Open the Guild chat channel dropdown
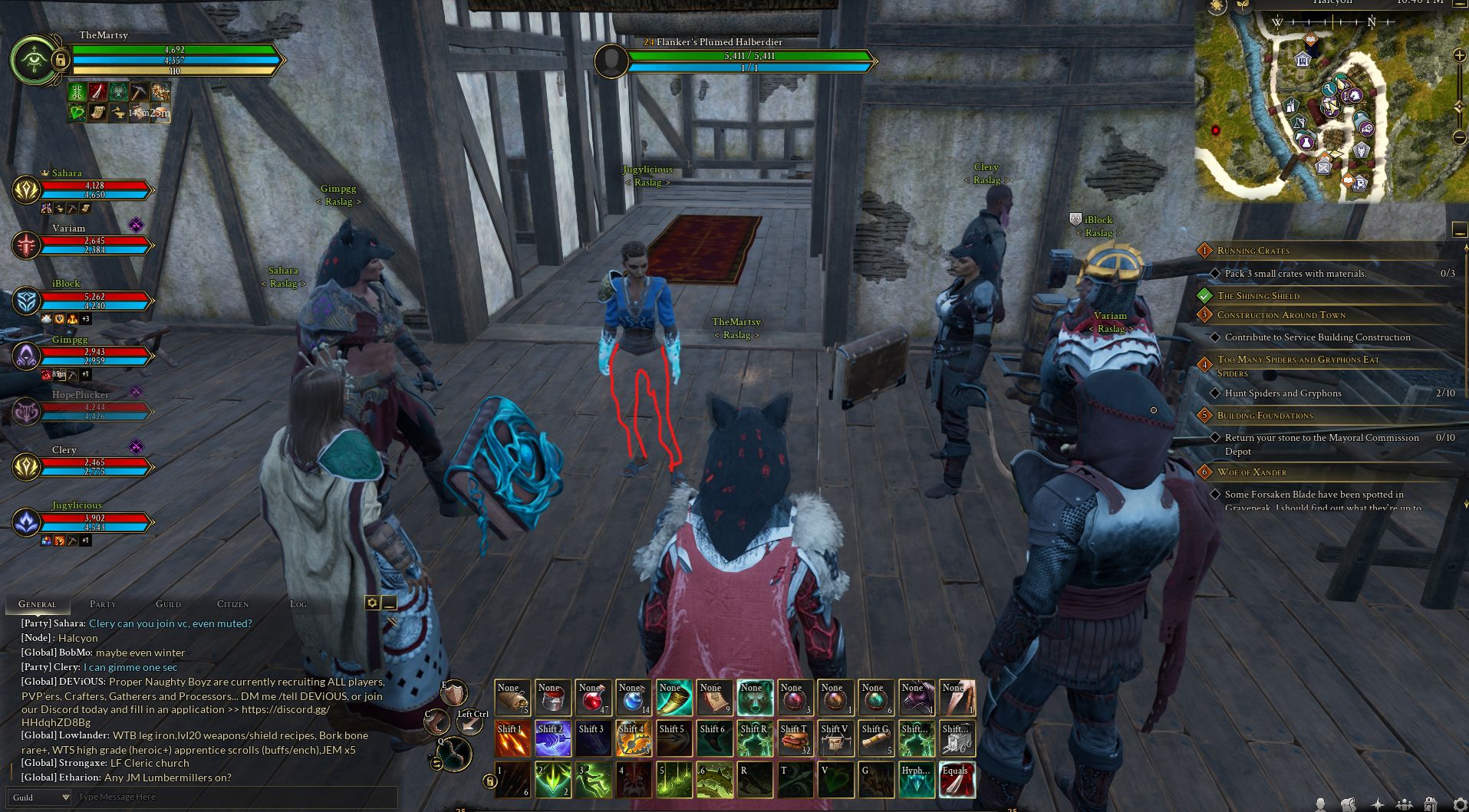 (x=39, y=797)
